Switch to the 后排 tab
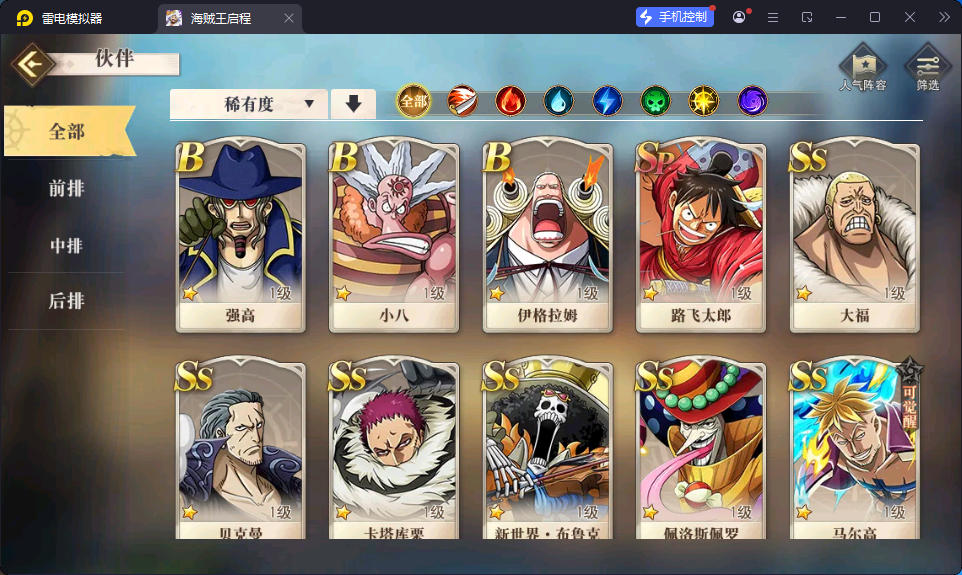Viewport: 962px width, 575px height. [67, 301]
